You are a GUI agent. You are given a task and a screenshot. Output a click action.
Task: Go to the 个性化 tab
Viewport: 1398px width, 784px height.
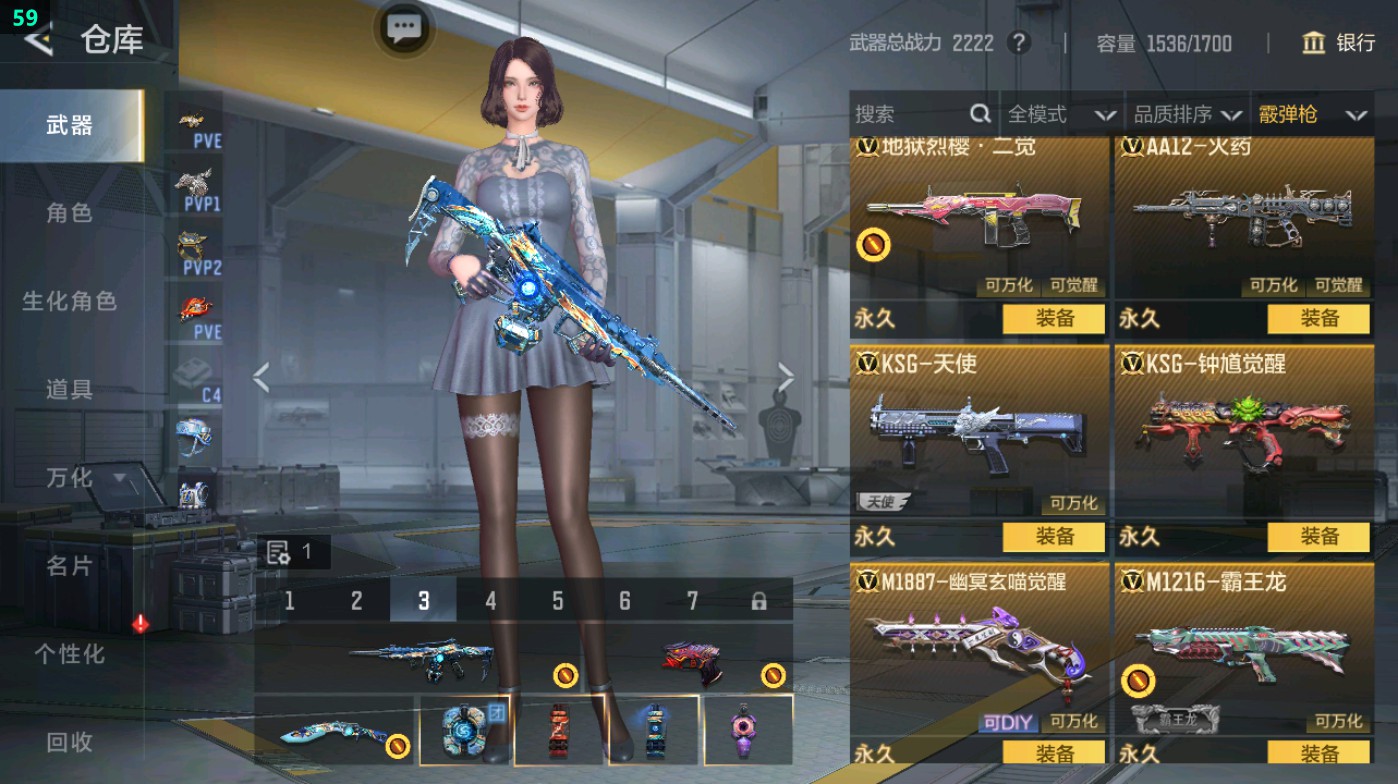(69, 654)
